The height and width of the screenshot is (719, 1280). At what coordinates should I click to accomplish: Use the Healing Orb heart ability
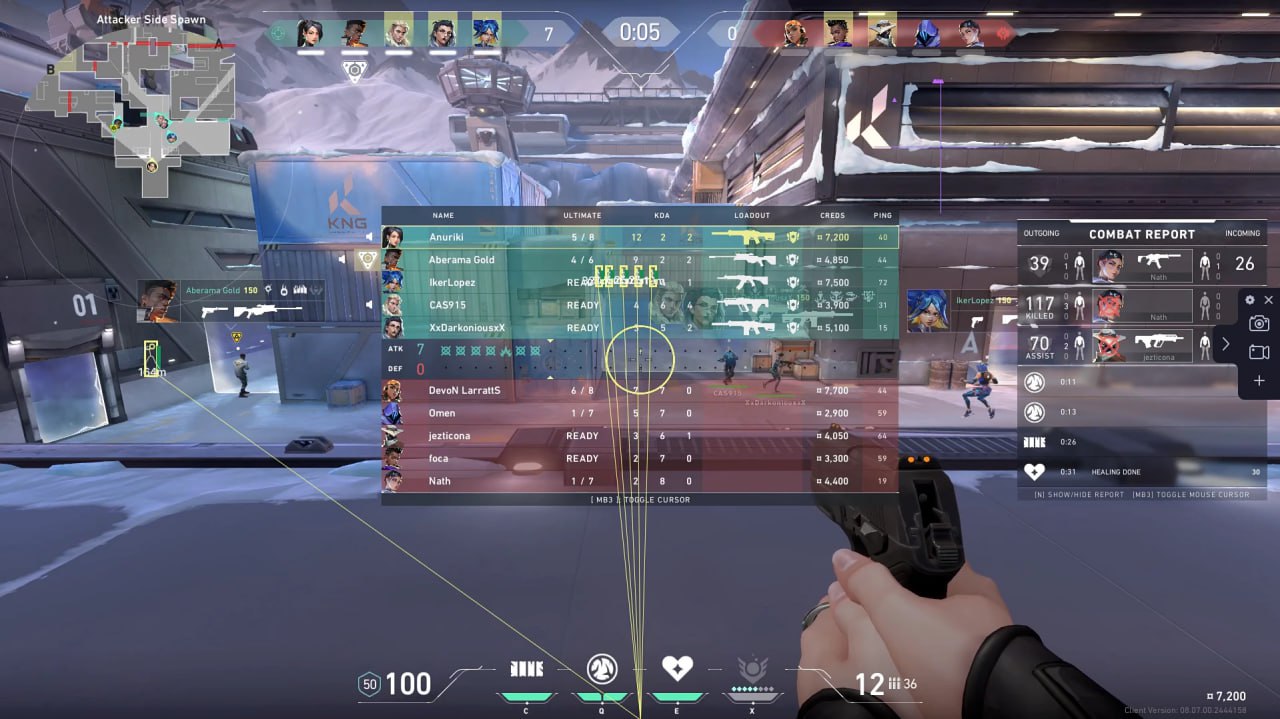[677, 668]
